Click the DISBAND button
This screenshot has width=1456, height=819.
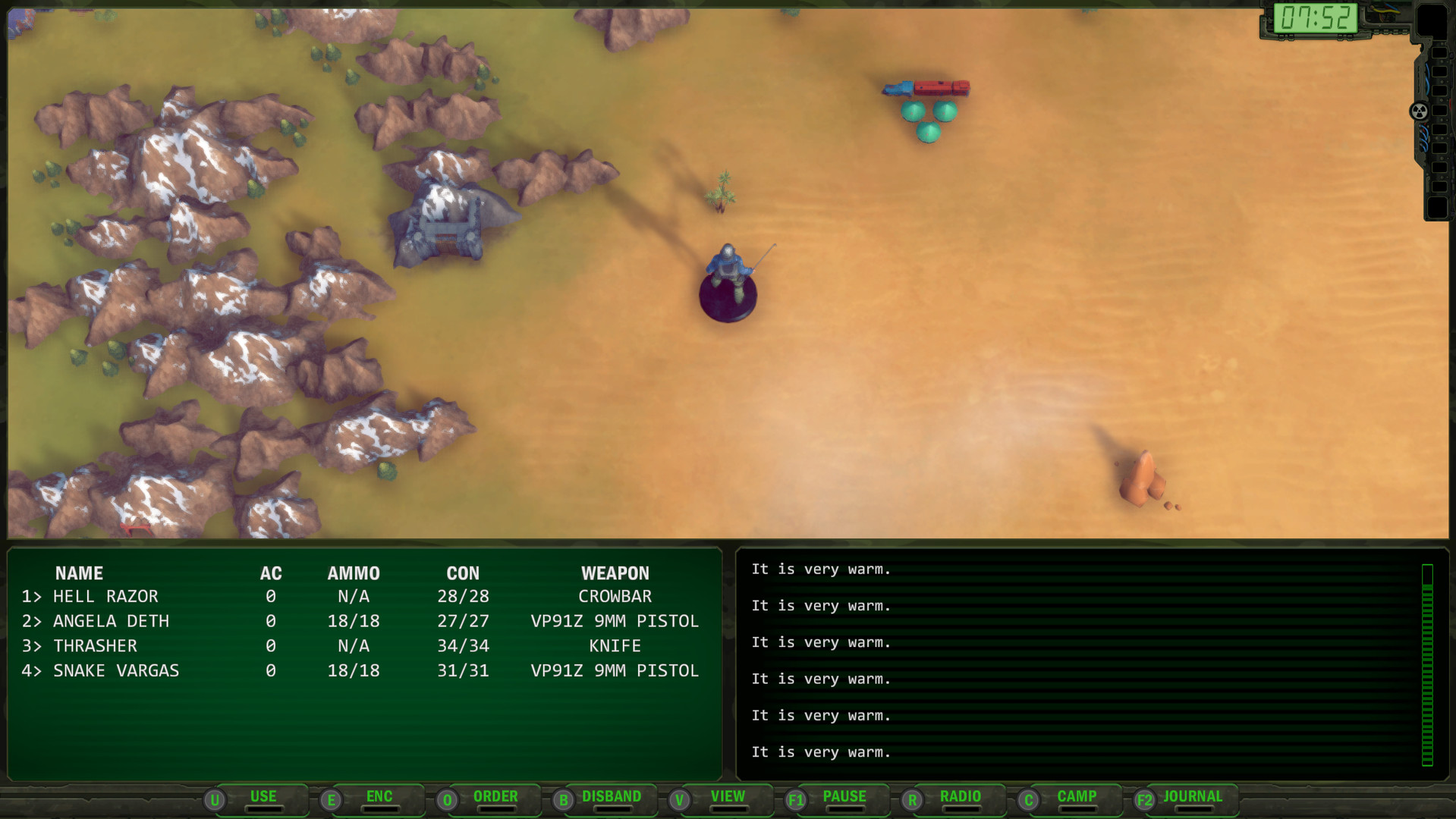pyautogui.click(x=612, y=797)
